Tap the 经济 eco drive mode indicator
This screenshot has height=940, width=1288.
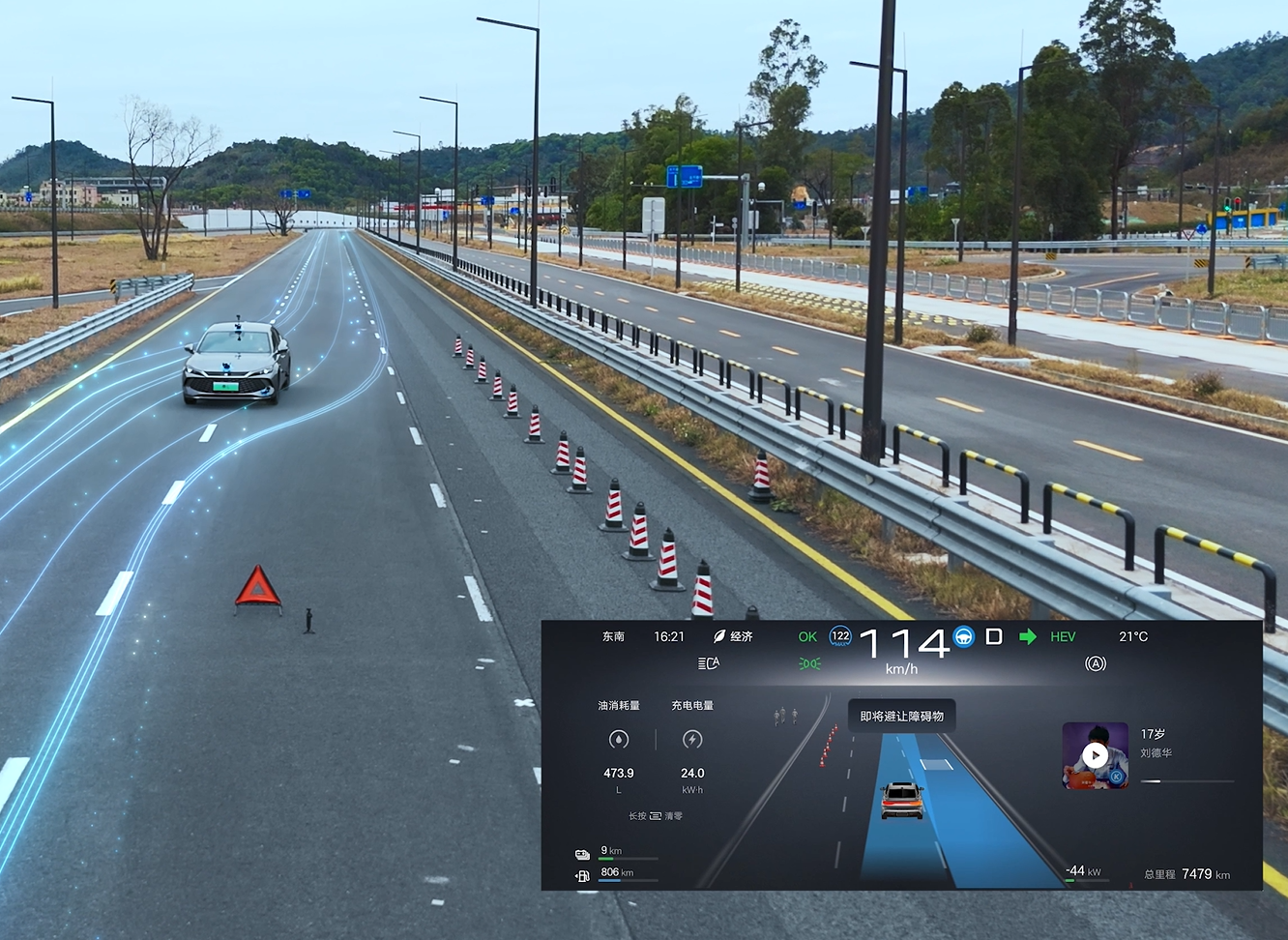click(733, 636)
